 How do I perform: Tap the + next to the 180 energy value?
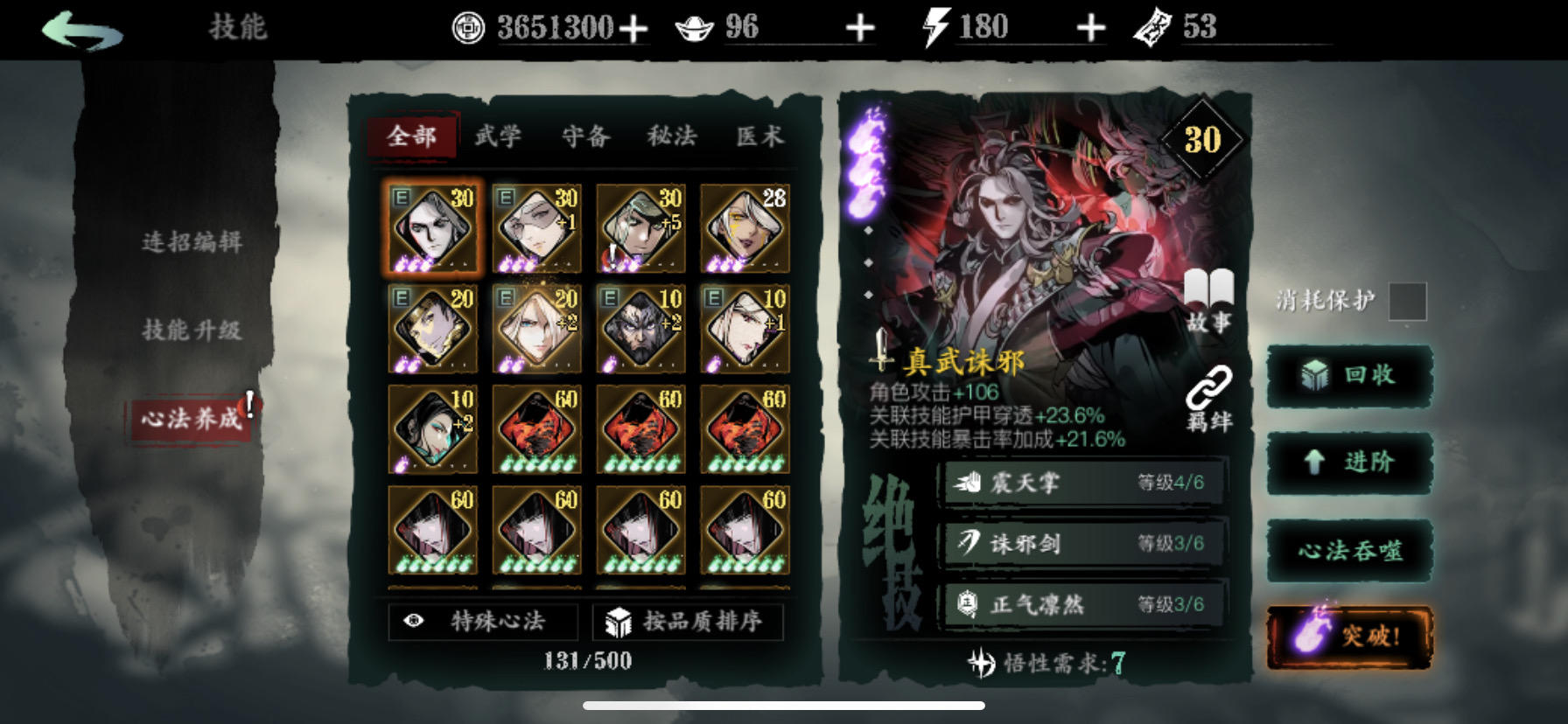coord(1089,26)
